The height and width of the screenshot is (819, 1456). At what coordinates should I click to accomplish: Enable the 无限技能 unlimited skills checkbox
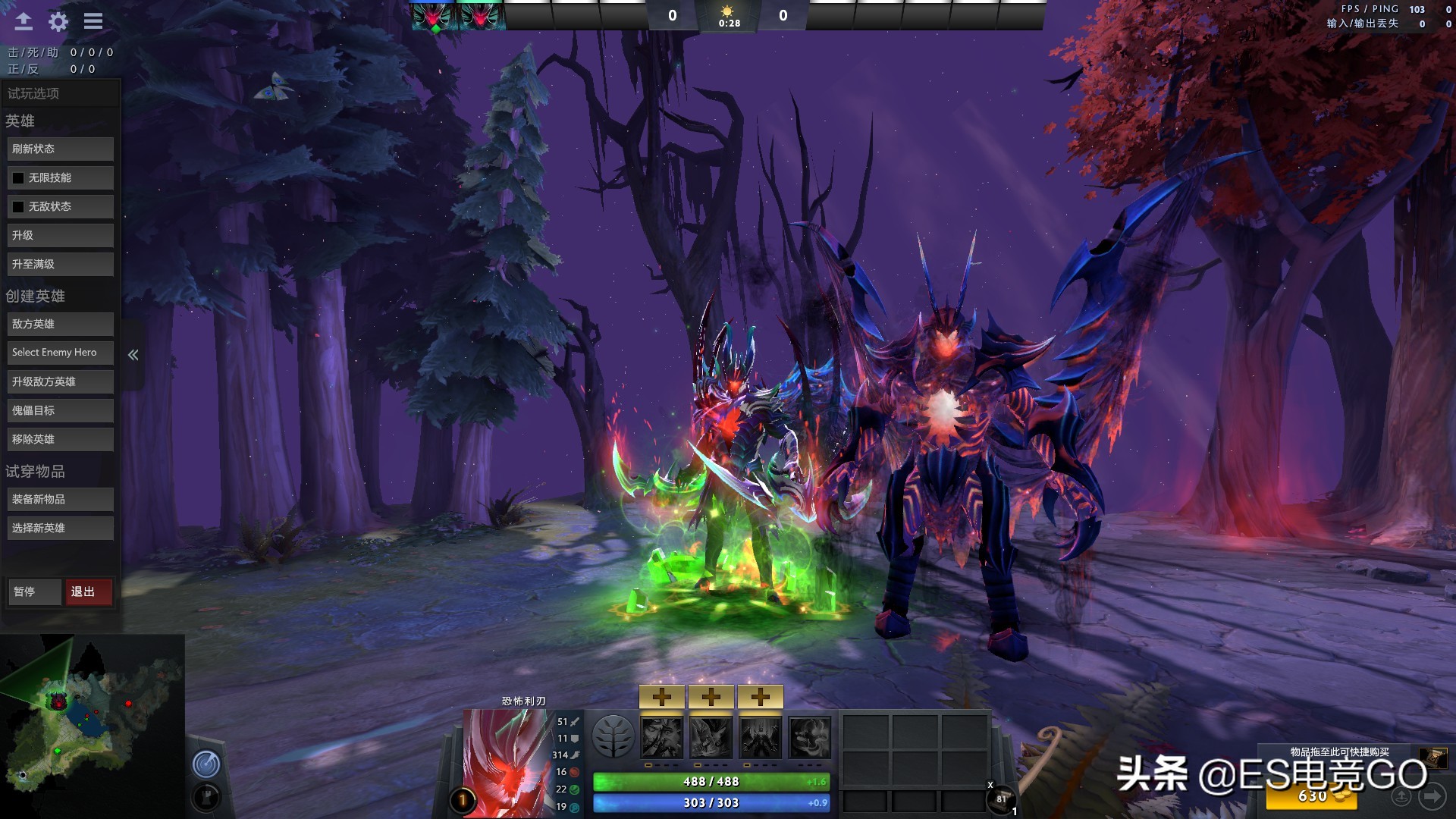(18, 177)
